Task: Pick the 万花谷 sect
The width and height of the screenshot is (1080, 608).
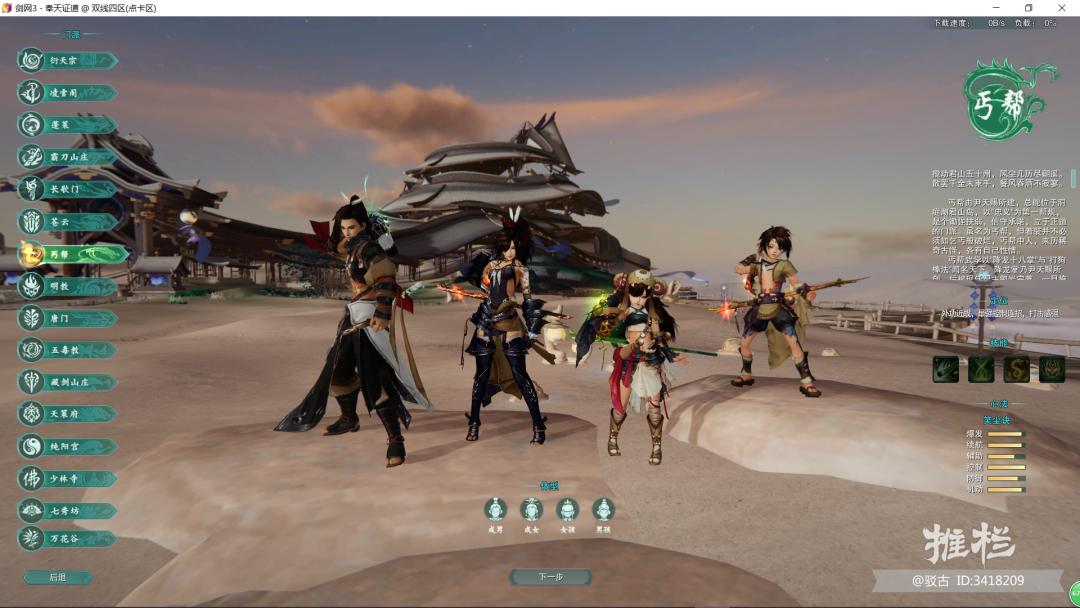Action: (x=66, y=538)
